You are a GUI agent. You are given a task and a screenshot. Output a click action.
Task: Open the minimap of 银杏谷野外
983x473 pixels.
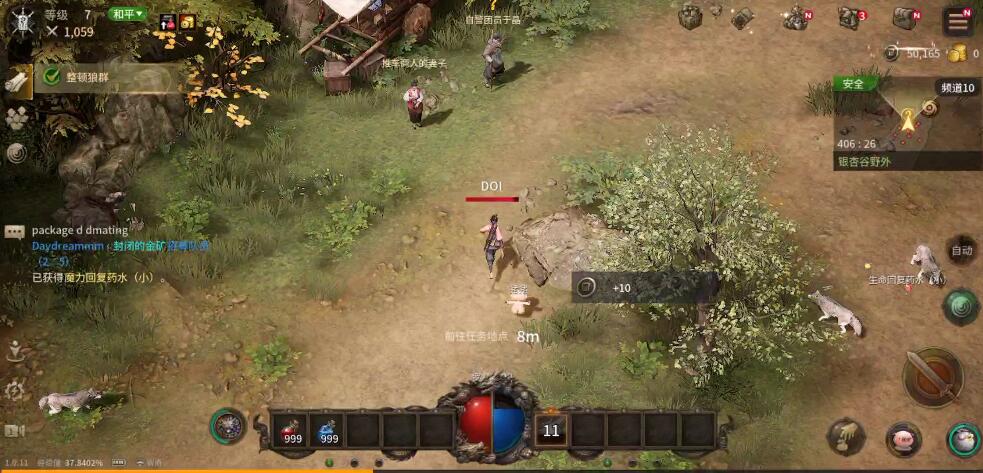coord(906,120)
